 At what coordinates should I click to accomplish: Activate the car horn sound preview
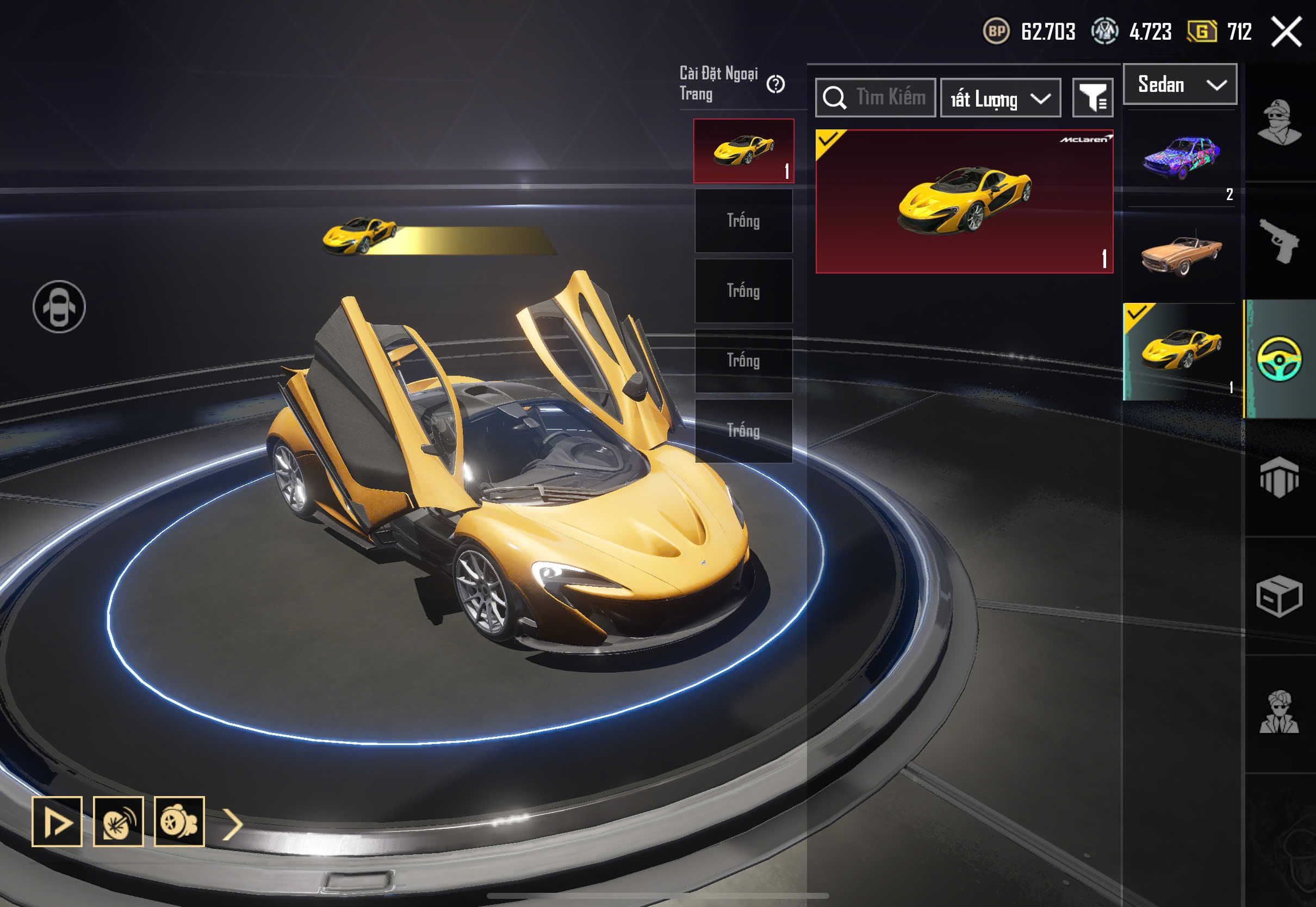pyautogui.click(x=118, y=821)
